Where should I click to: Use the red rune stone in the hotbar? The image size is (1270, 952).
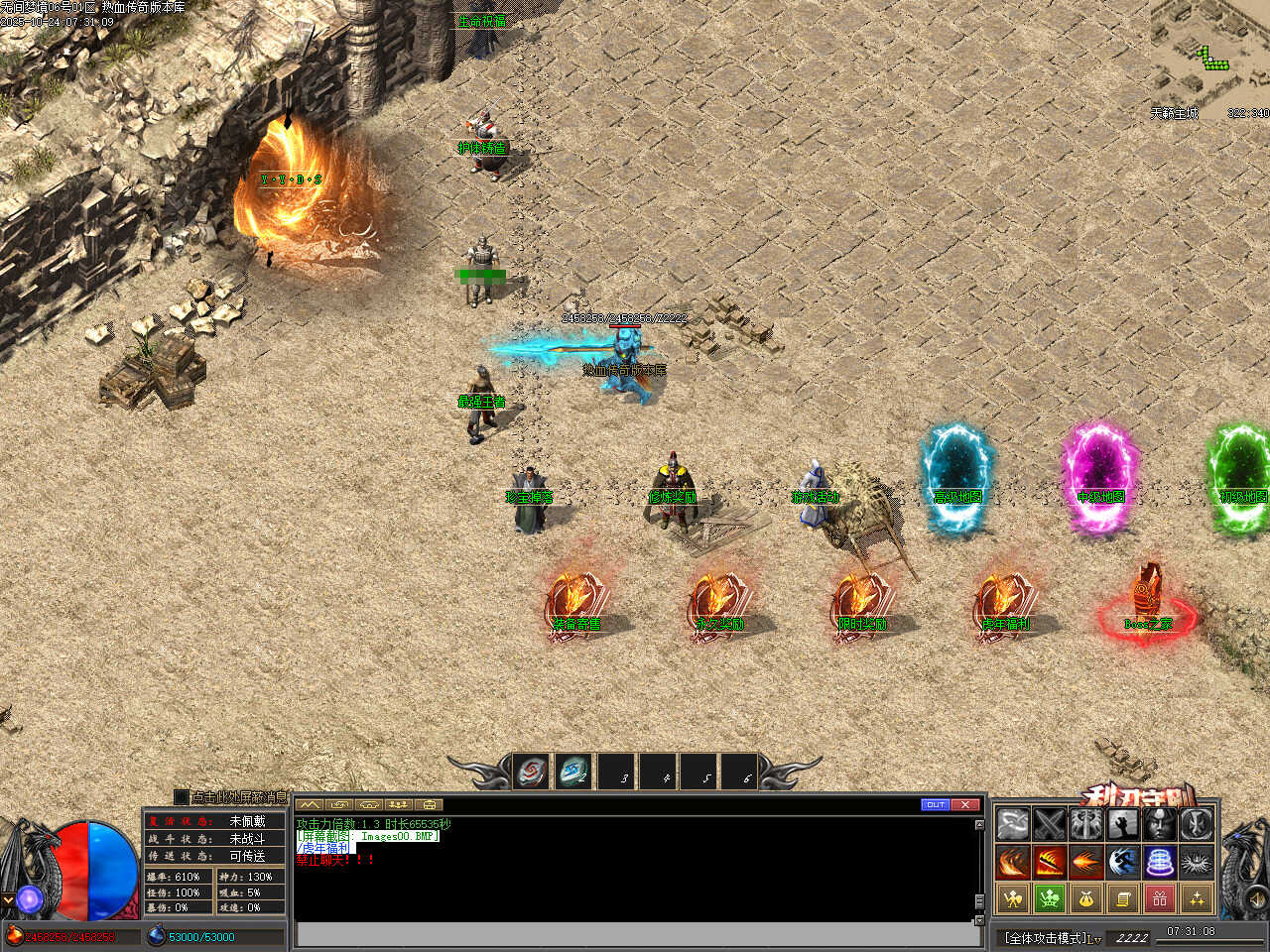532,772
